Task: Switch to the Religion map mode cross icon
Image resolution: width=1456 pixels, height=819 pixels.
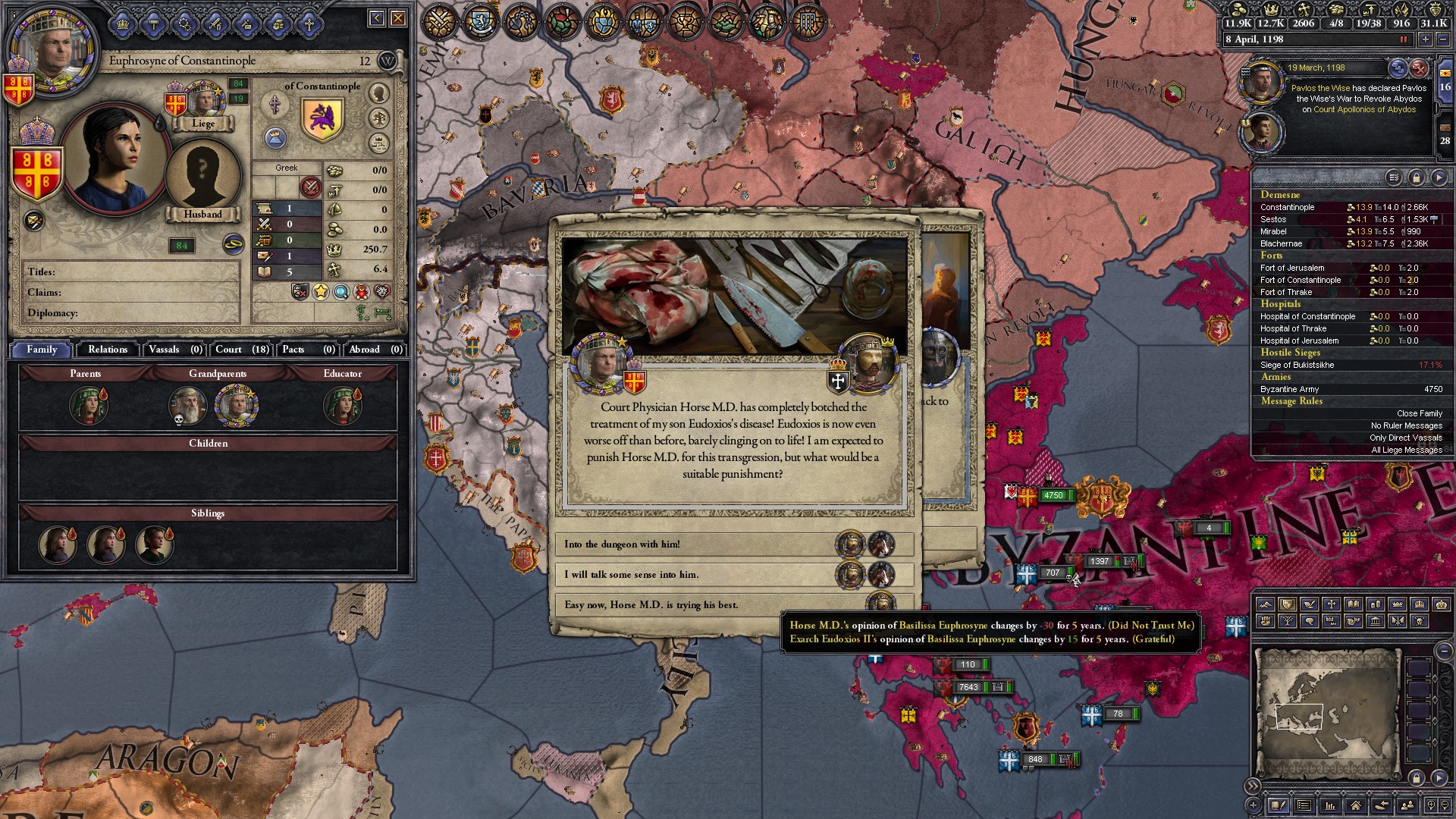Action: 1331,604
